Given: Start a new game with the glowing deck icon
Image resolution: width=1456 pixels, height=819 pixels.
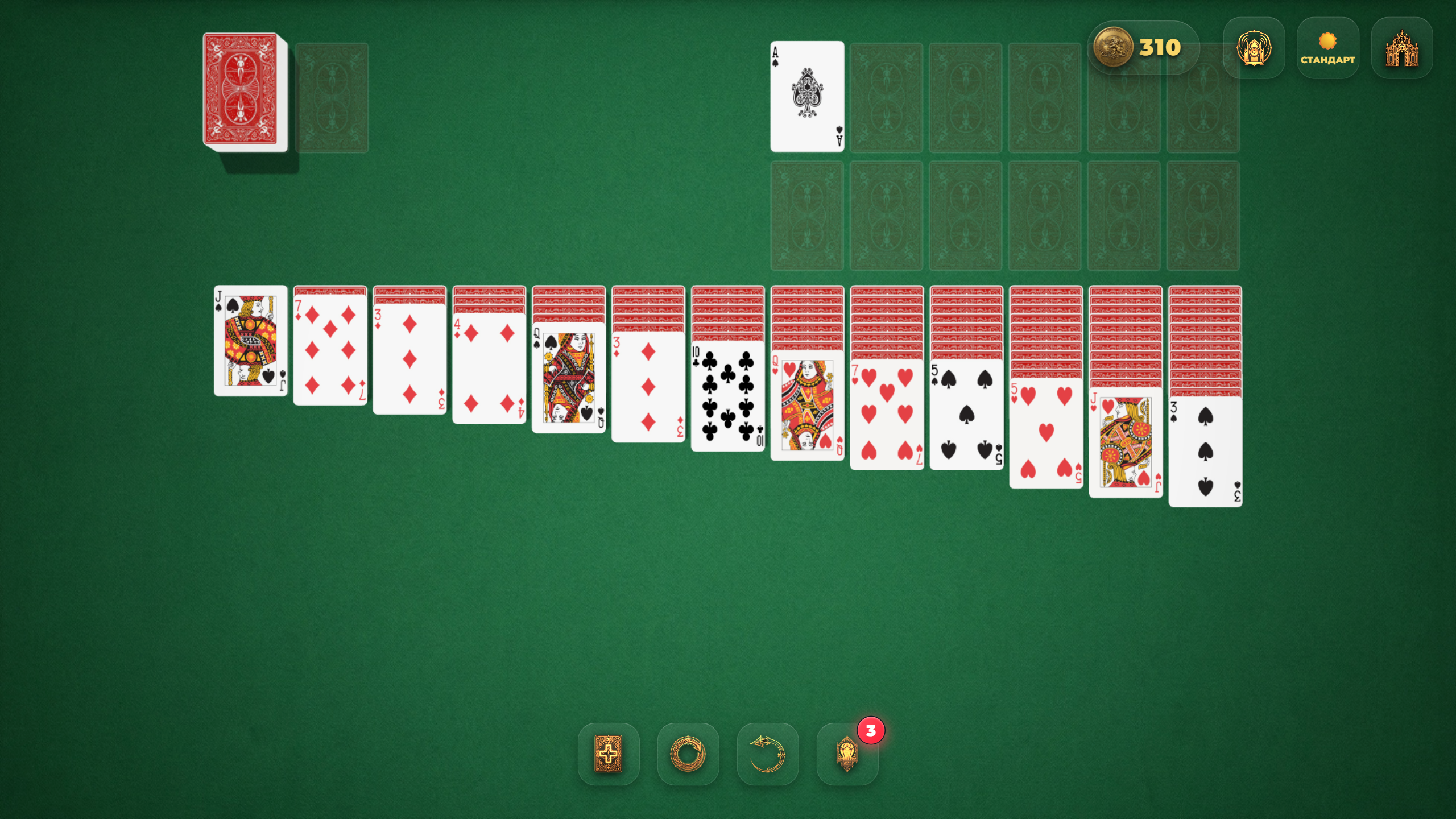Looking at the screenshot, I should (x=609, y=755).
